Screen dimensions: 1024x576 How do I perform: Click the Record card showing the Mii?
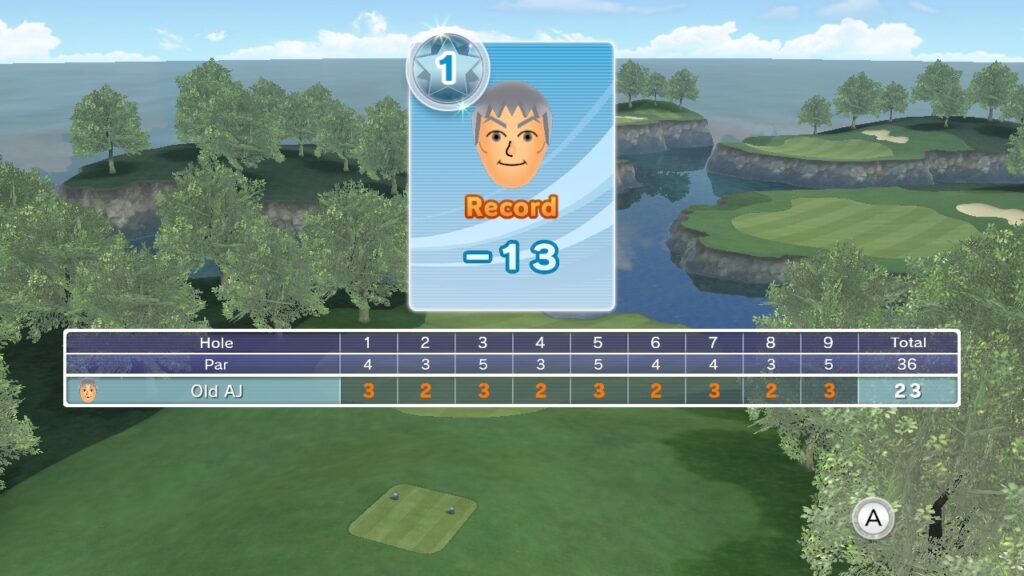[x=511, y=176]
